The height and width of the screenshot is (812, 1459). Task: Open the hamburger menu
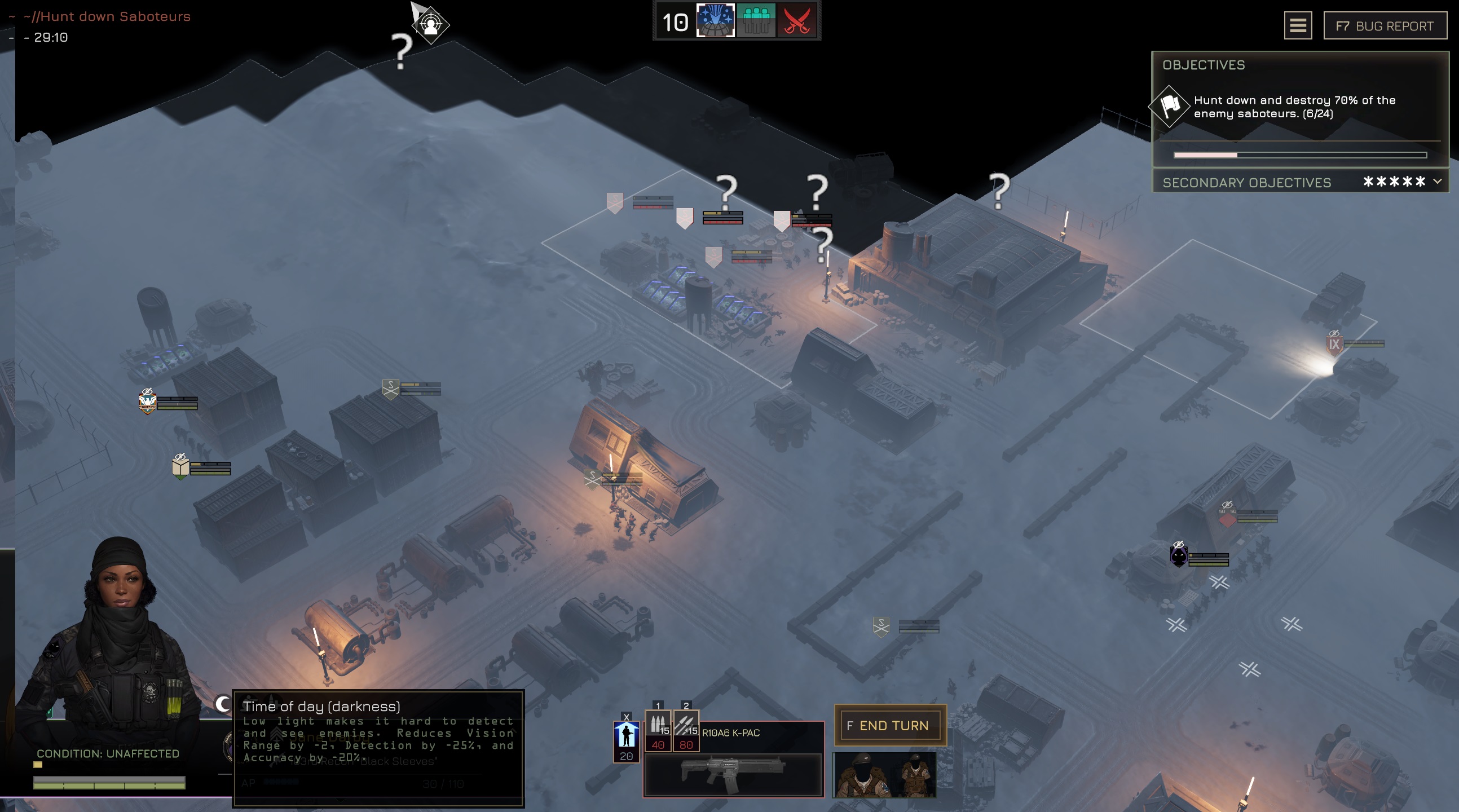[x=1298, y=25]
